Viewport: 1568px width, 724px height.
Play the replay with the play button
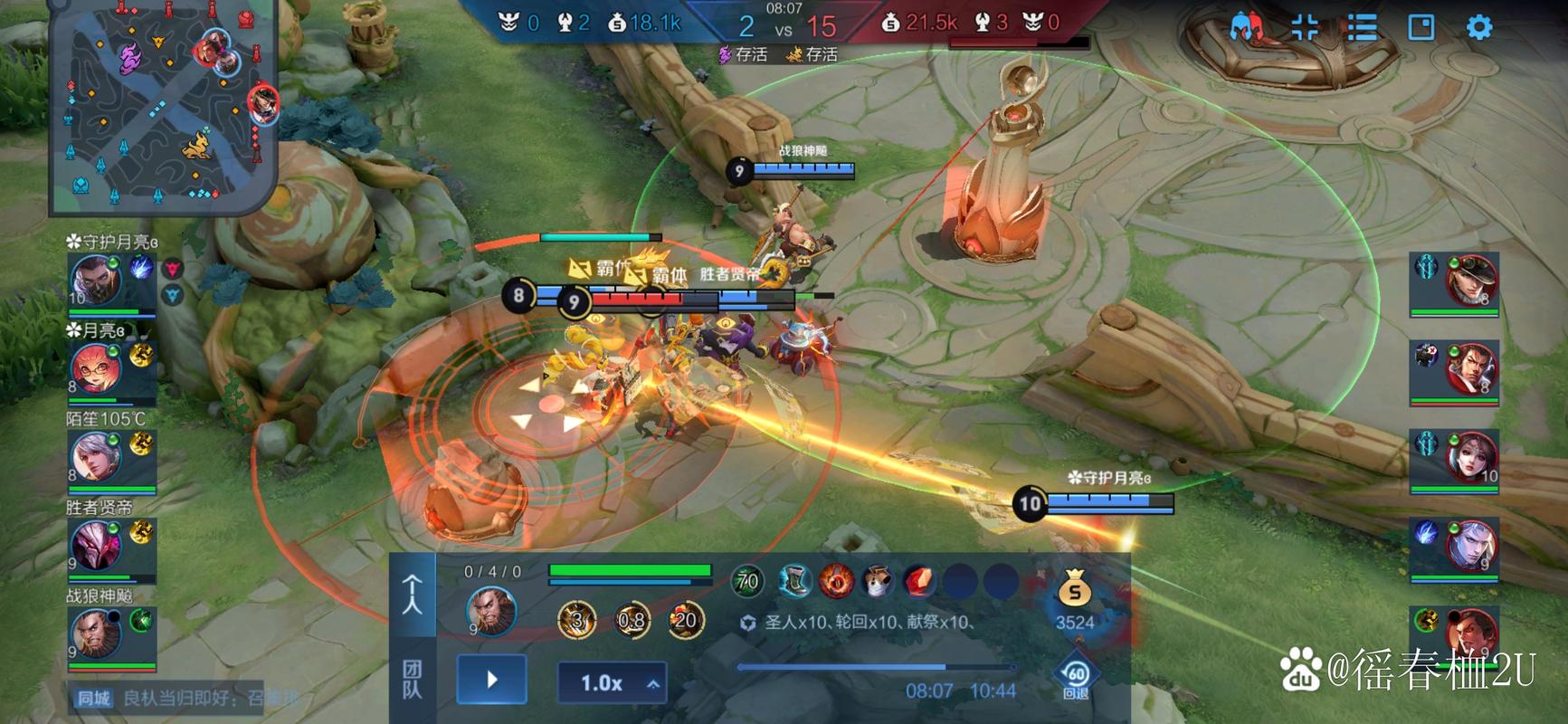[491, 680]
